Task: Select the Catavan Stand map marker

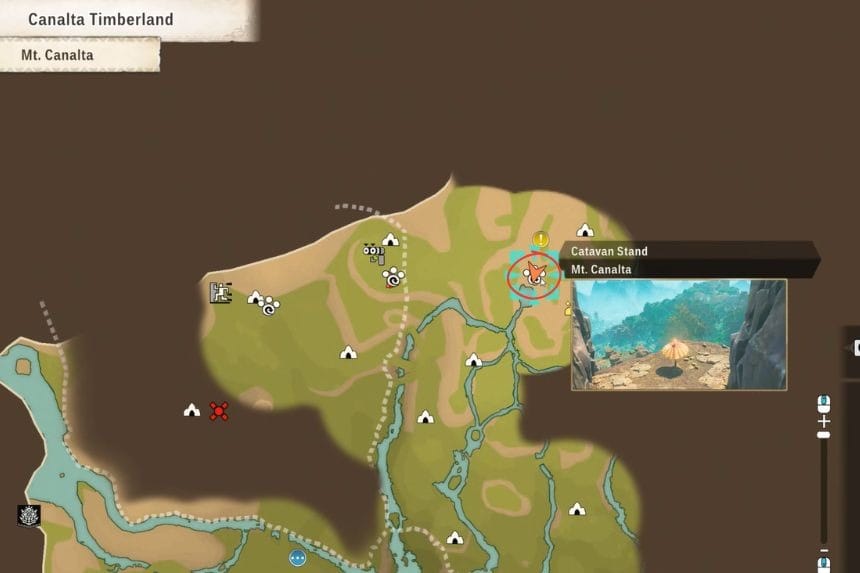Action: (534, 274)
